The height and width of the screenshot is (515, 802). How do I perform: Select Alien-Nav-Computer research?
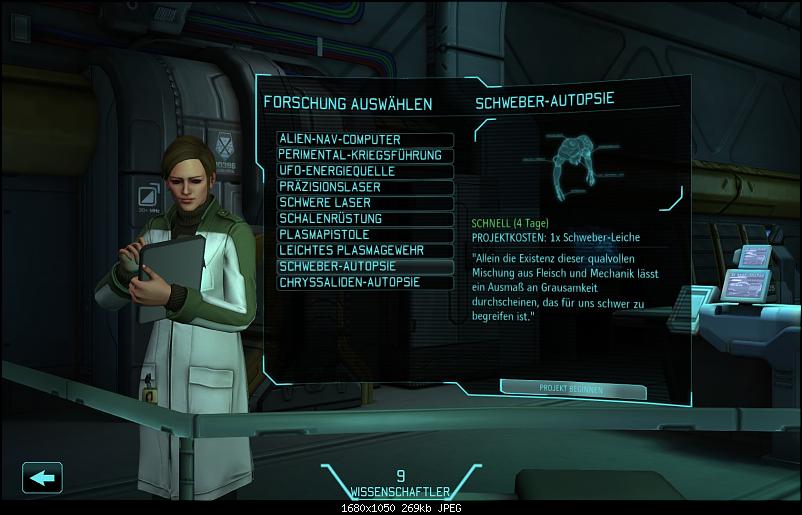[365, 139]
